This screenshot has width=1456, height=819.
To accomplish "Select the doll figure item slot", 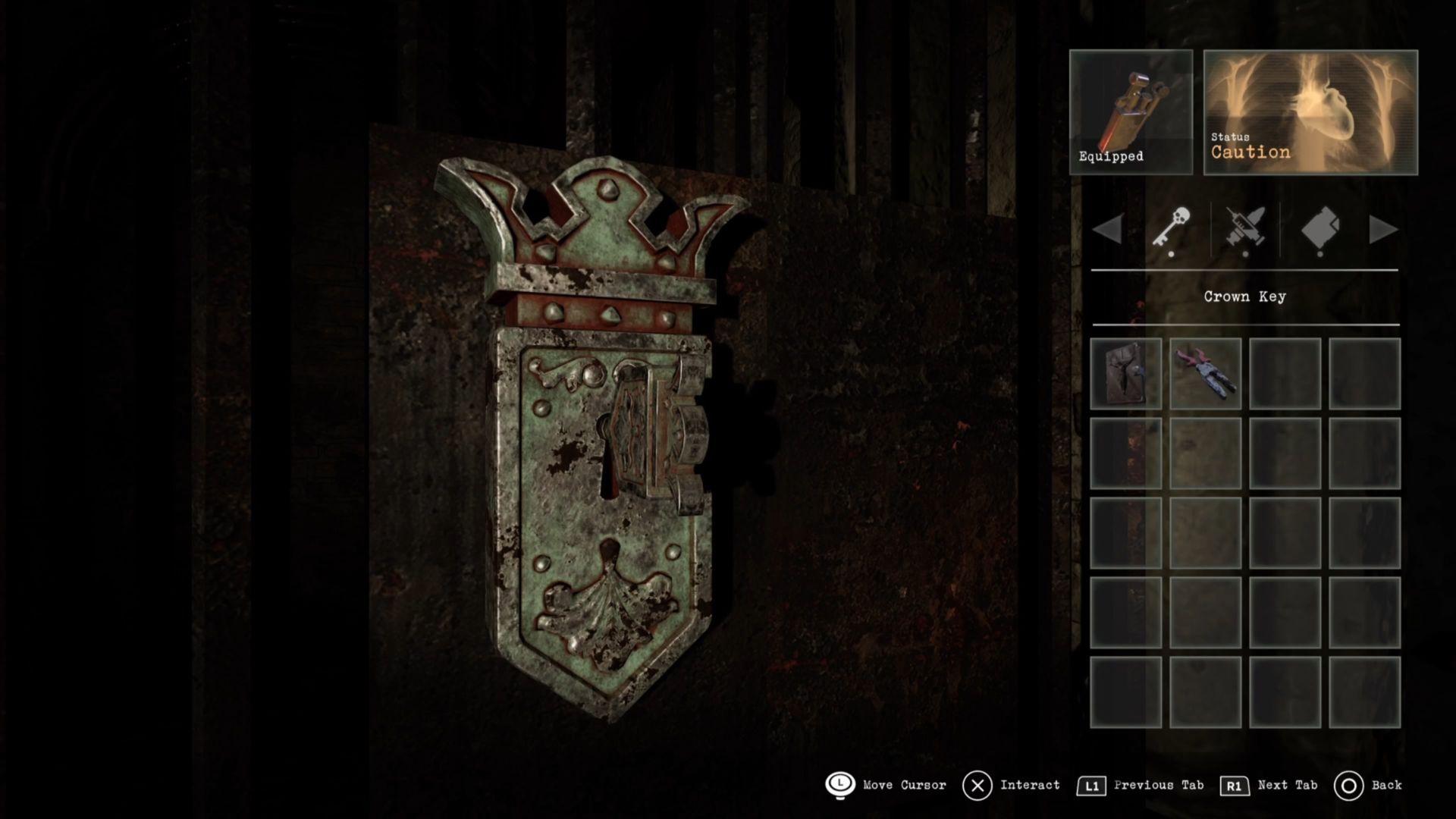I will [x=1206, y=374].
